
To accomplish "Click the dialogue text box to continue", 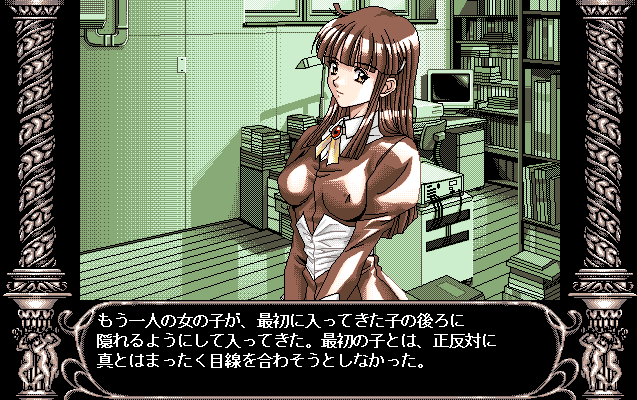I will point(318,342).
